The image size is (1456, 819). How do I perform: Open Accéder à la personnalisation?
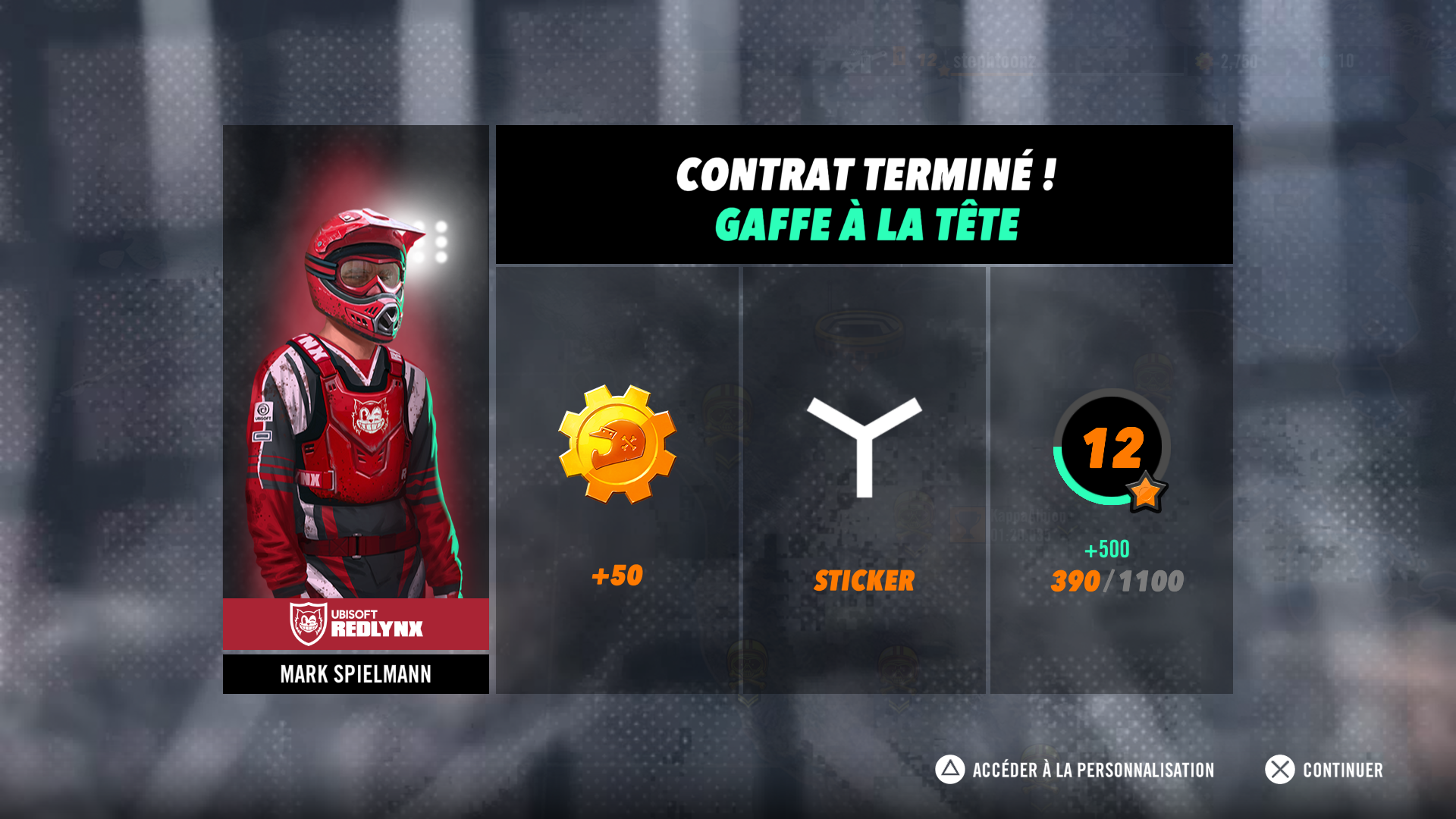(1075, 770)
